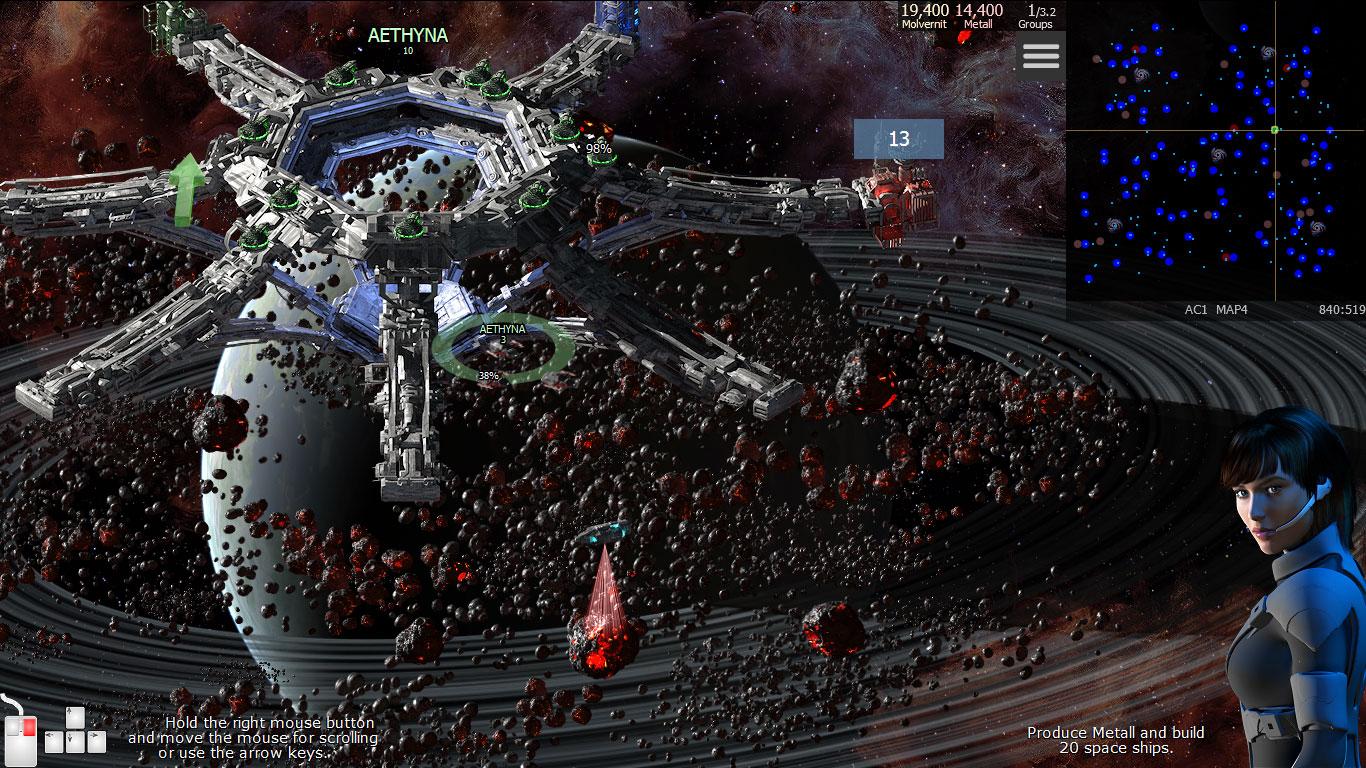
Task: Select the AETHYNA green ring marker
Action: tap(503, 349)
